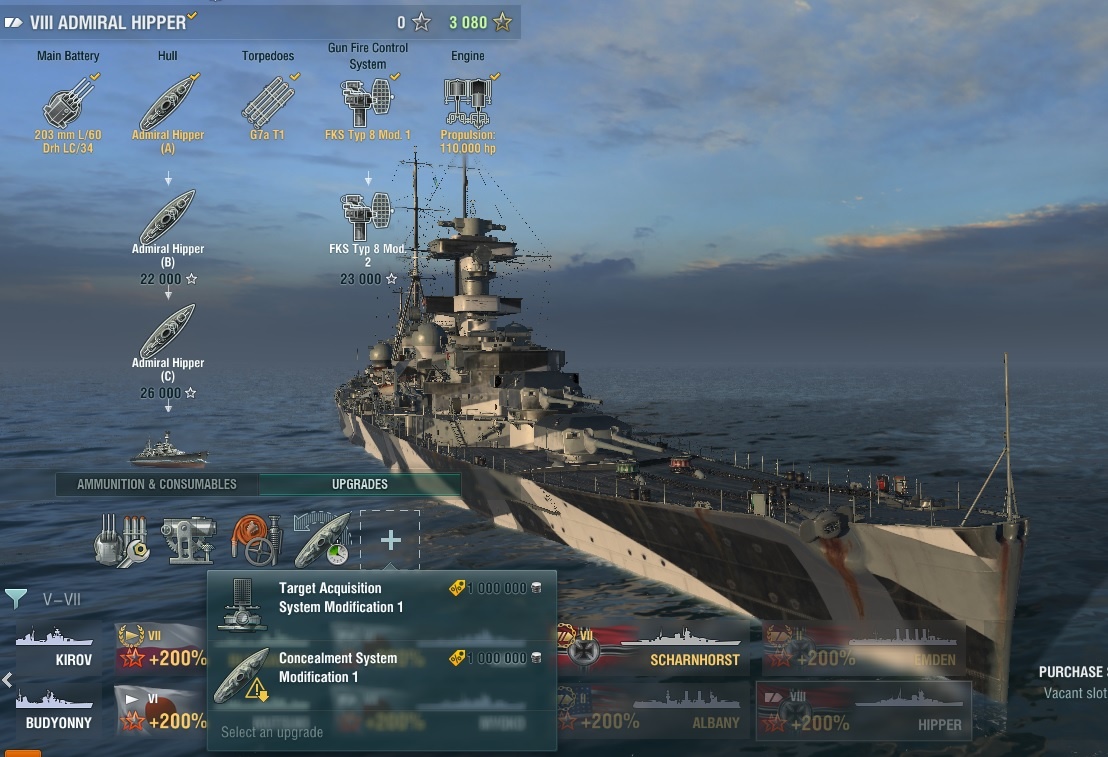Select the 203 mm L/60 main battery module
Screen dimensions: 1108x757
68,103
